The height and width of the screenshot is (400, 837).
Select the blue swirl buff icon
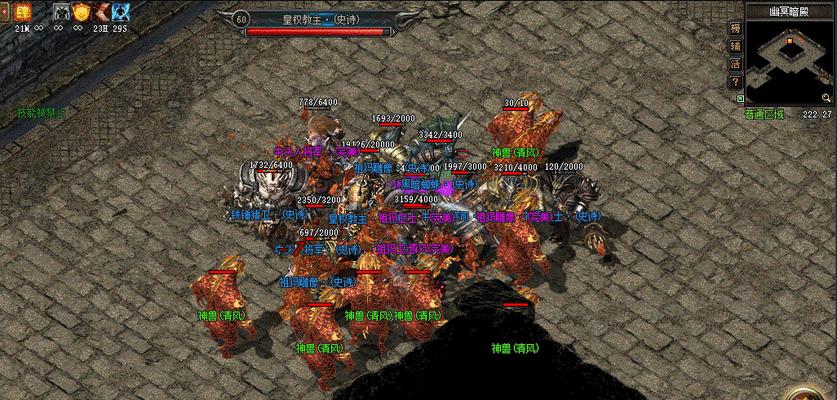coord(122,12)
